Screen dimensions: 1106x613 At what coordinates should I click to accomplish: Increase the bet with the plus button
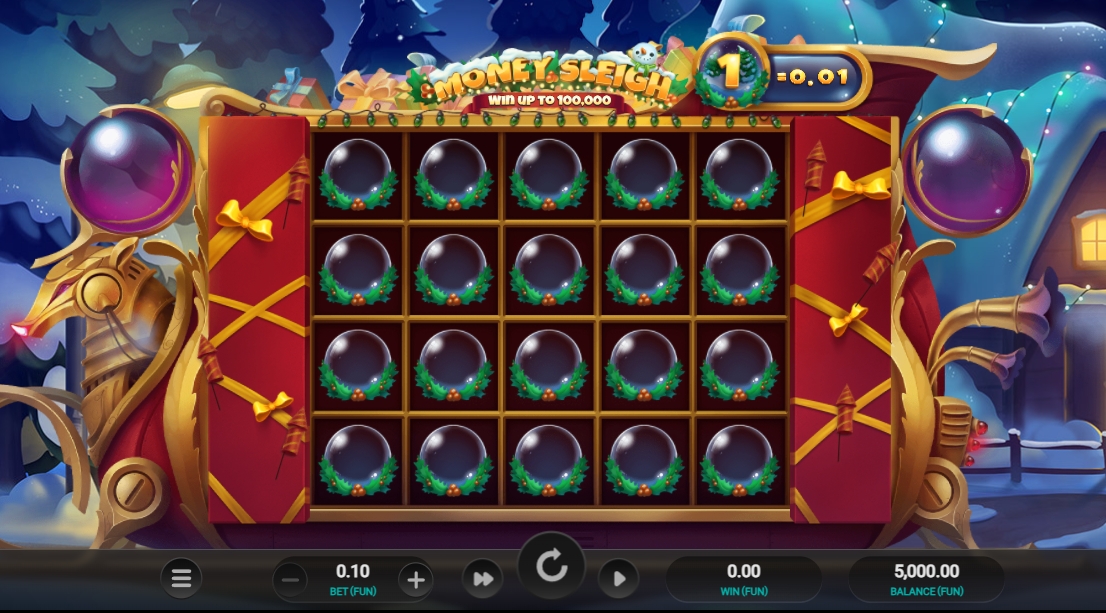point(415,579)
